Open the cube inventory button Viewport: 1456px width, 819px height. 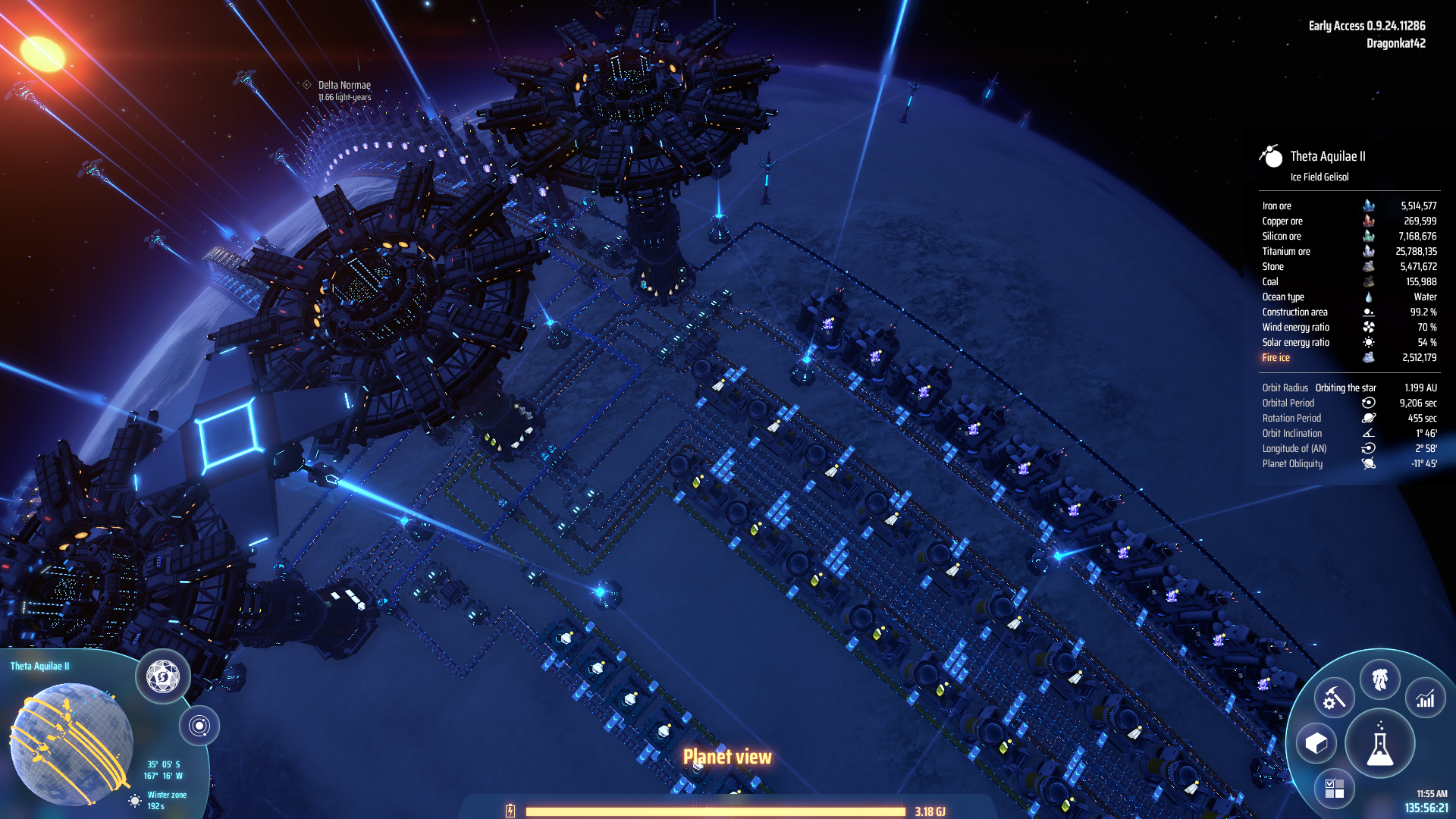click(x=1316, y=743)
